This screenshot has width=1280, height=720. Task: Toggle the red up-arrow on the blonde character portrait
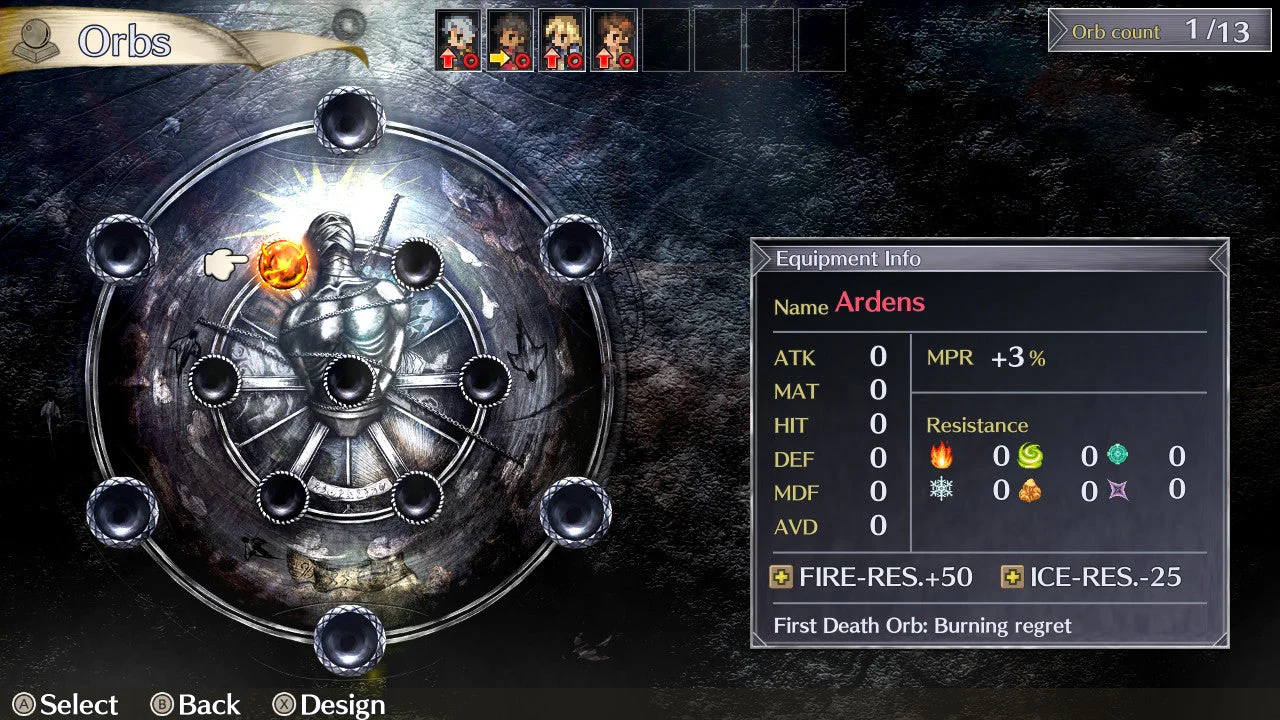tap(553, 58)
